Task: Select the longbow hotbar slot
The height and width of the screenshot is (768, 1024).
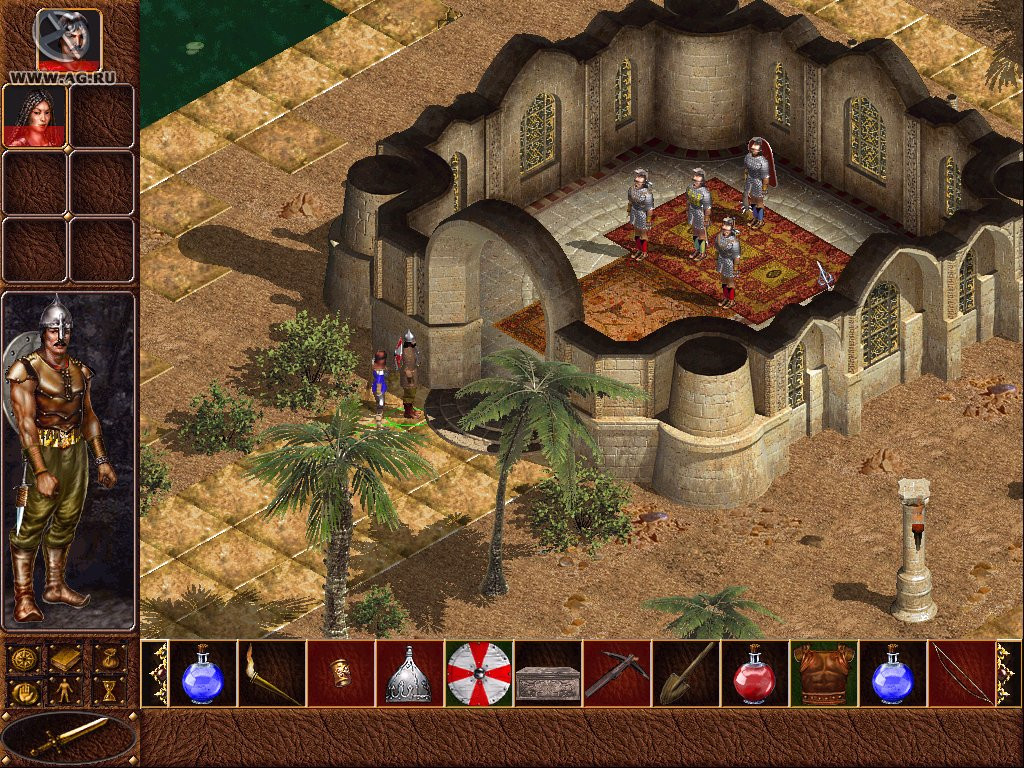Action: click(960, 674)
